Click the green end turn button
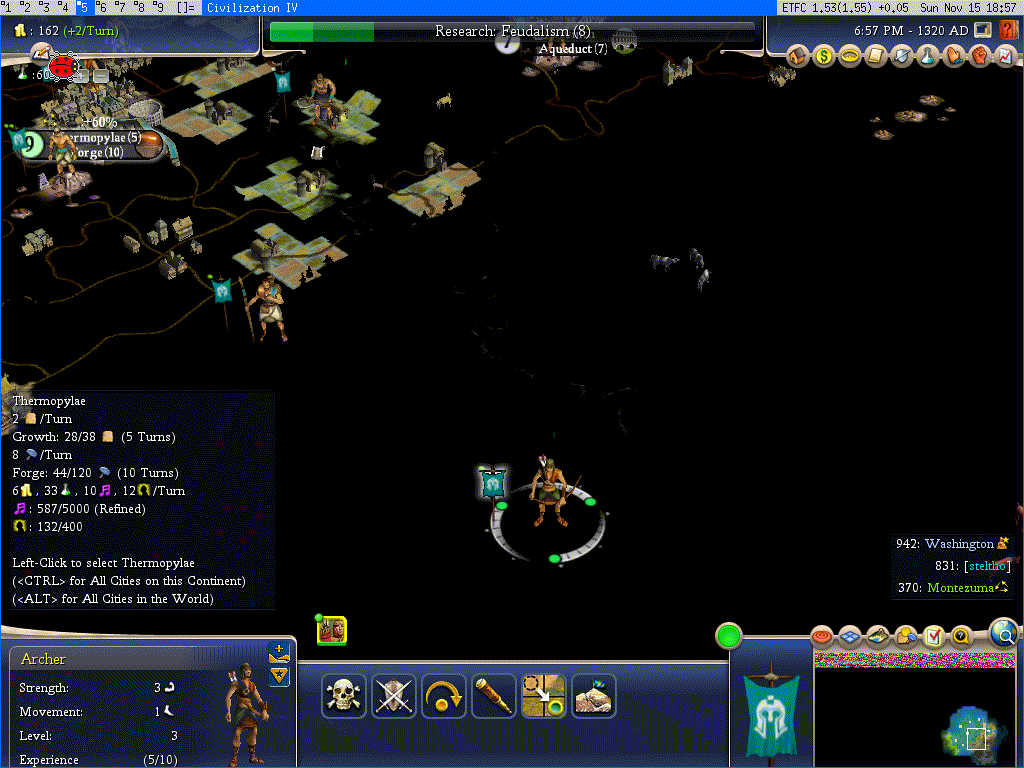Screen dimensions: 1024x768 [x=729, y=636]
